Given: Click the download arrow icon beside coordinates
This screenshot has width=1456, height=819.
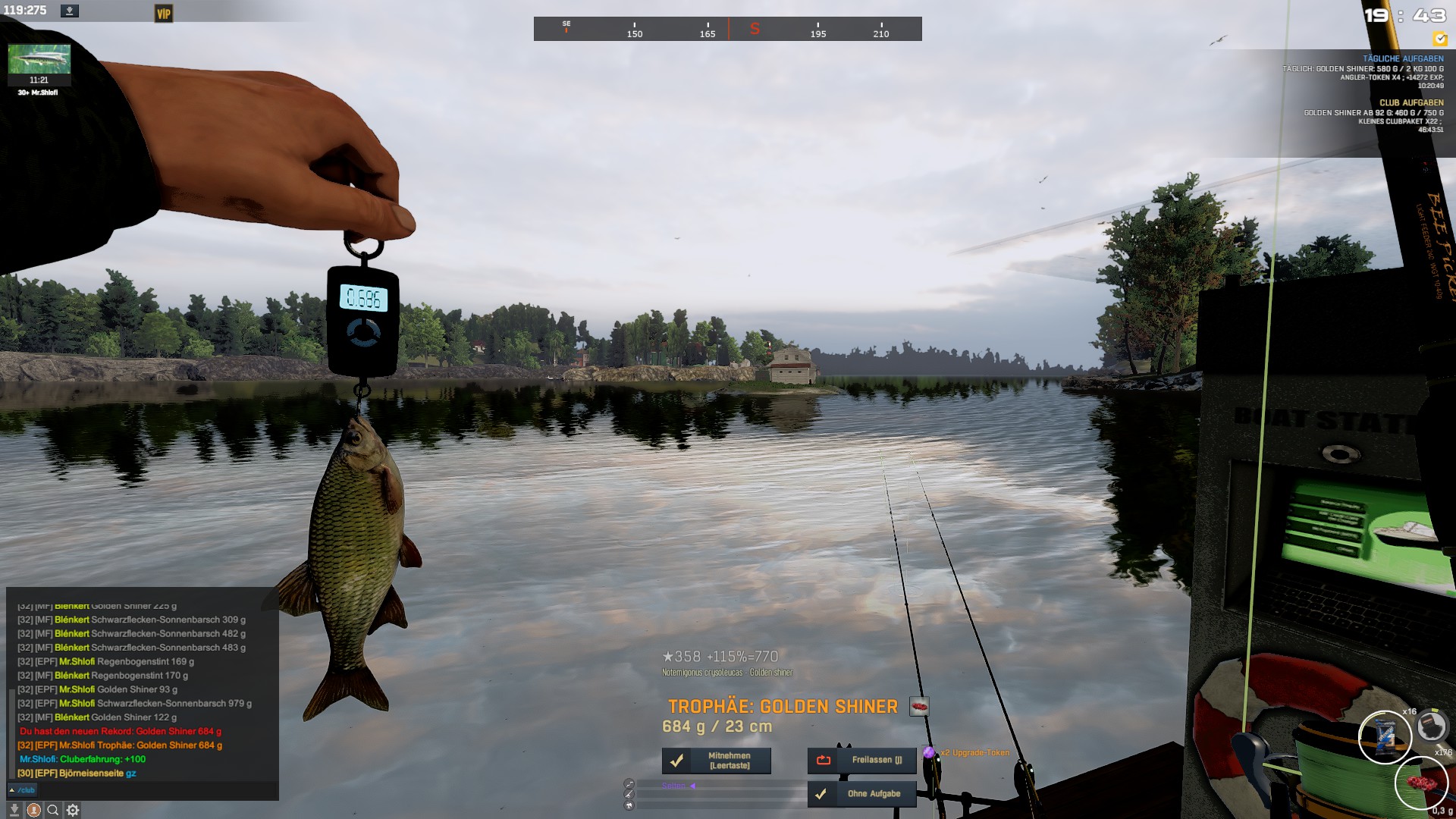Looking at the screenshot, I should pos(70,11).
